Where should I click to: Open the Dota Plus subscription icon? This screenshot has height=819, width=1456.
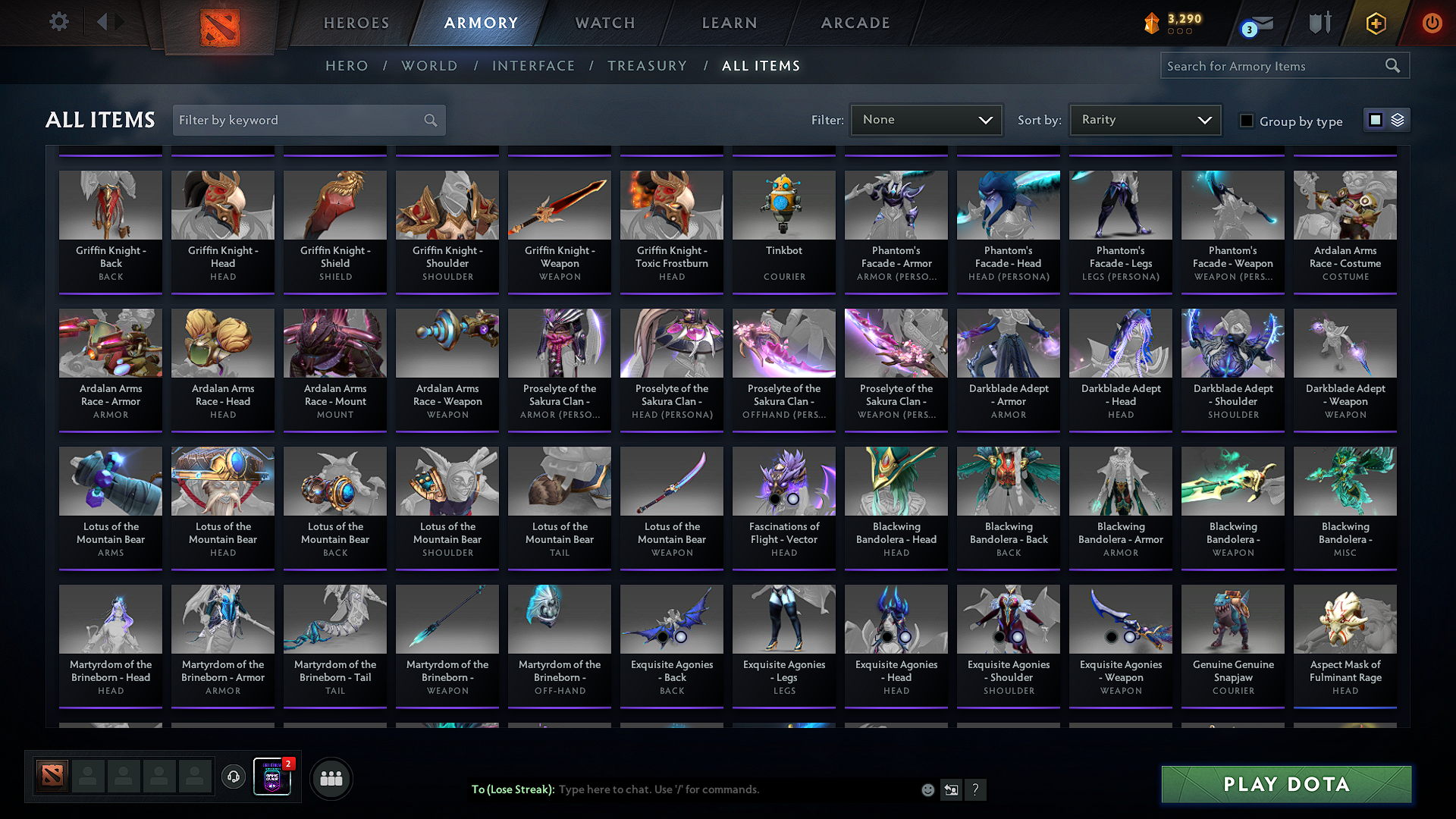(1375, 23)
